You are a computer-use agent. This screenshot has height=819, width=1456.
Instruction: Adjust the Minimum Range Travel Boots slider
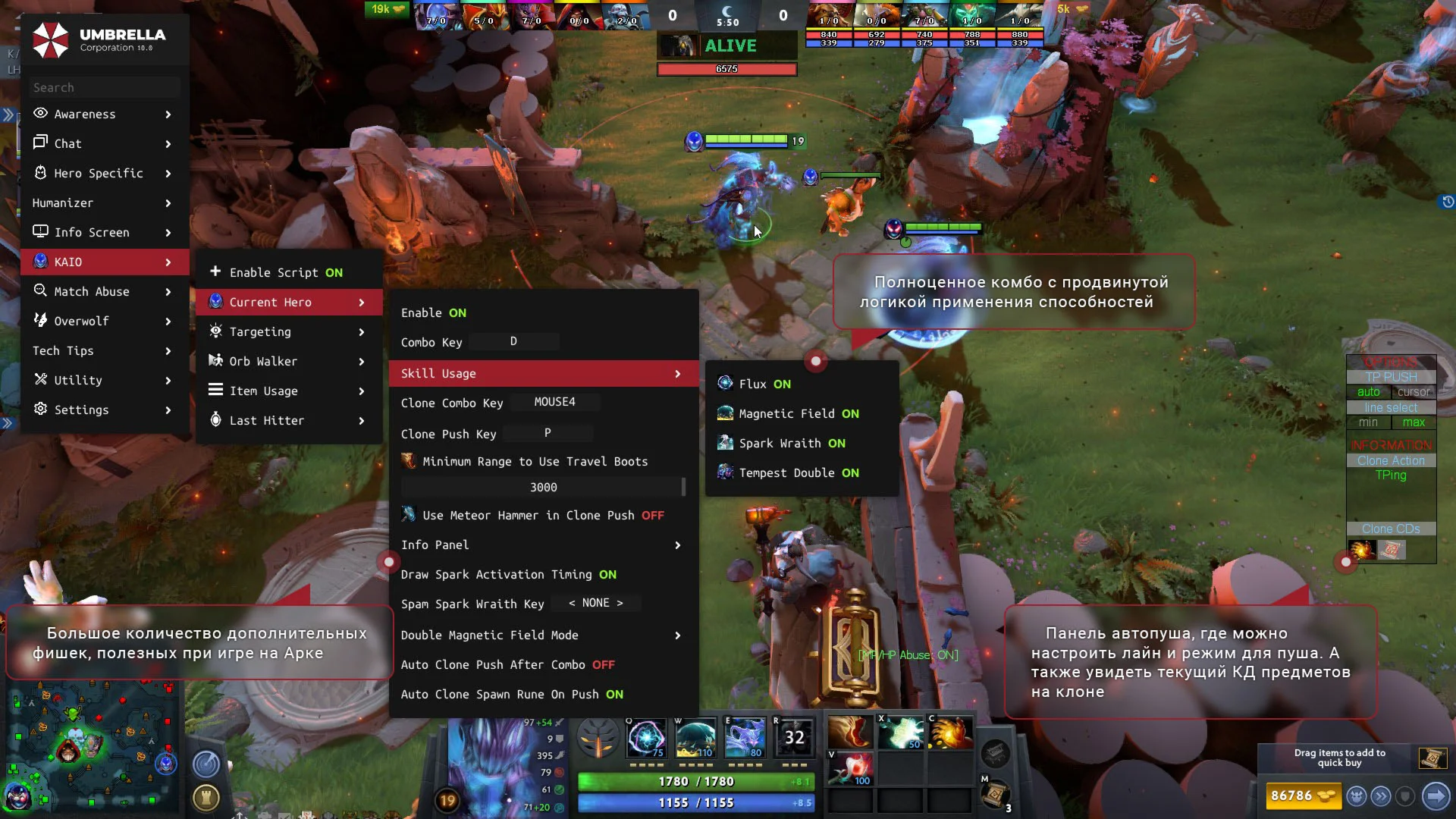pyautogui.click(x=543, y=487)
